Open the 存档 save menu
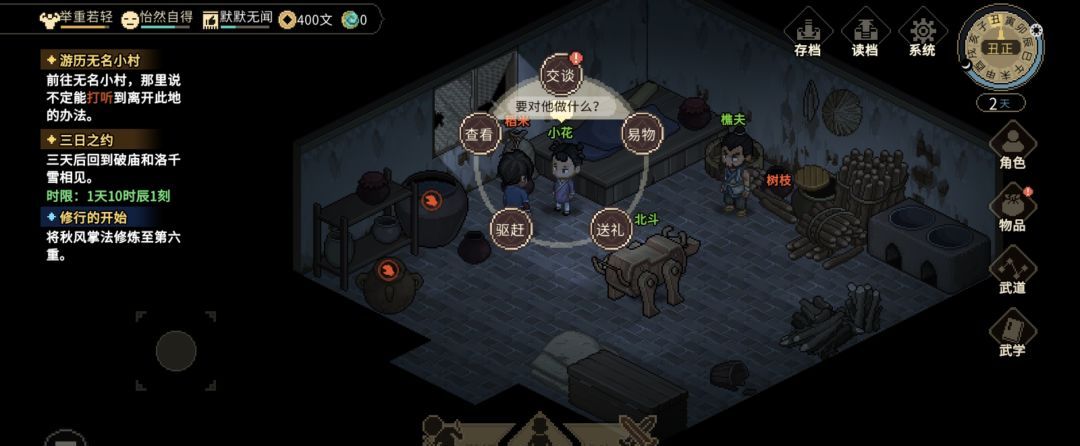 (x=808, y=34)
